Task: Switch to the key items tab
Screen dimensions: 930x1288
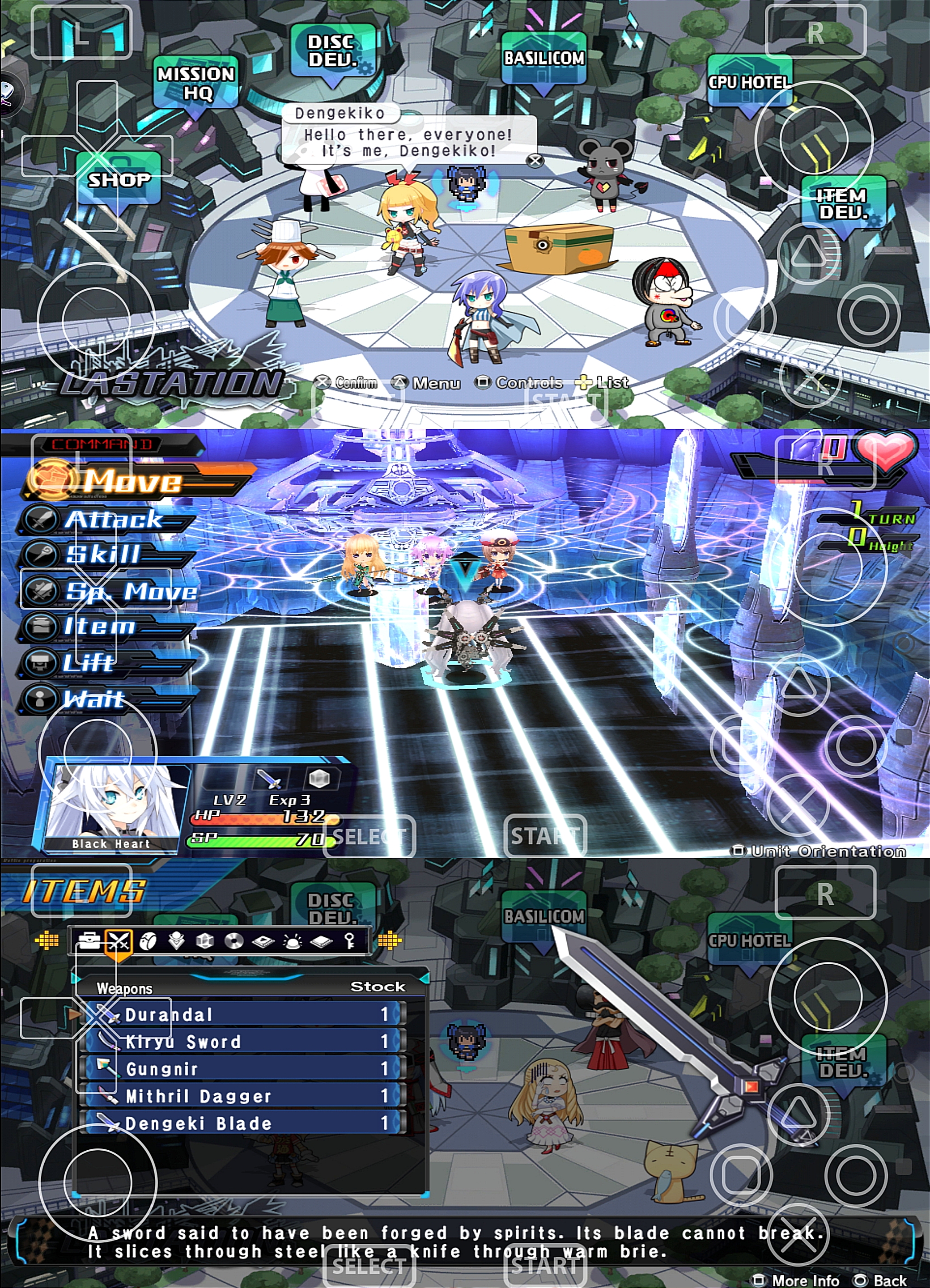Action: pos(350,941)
